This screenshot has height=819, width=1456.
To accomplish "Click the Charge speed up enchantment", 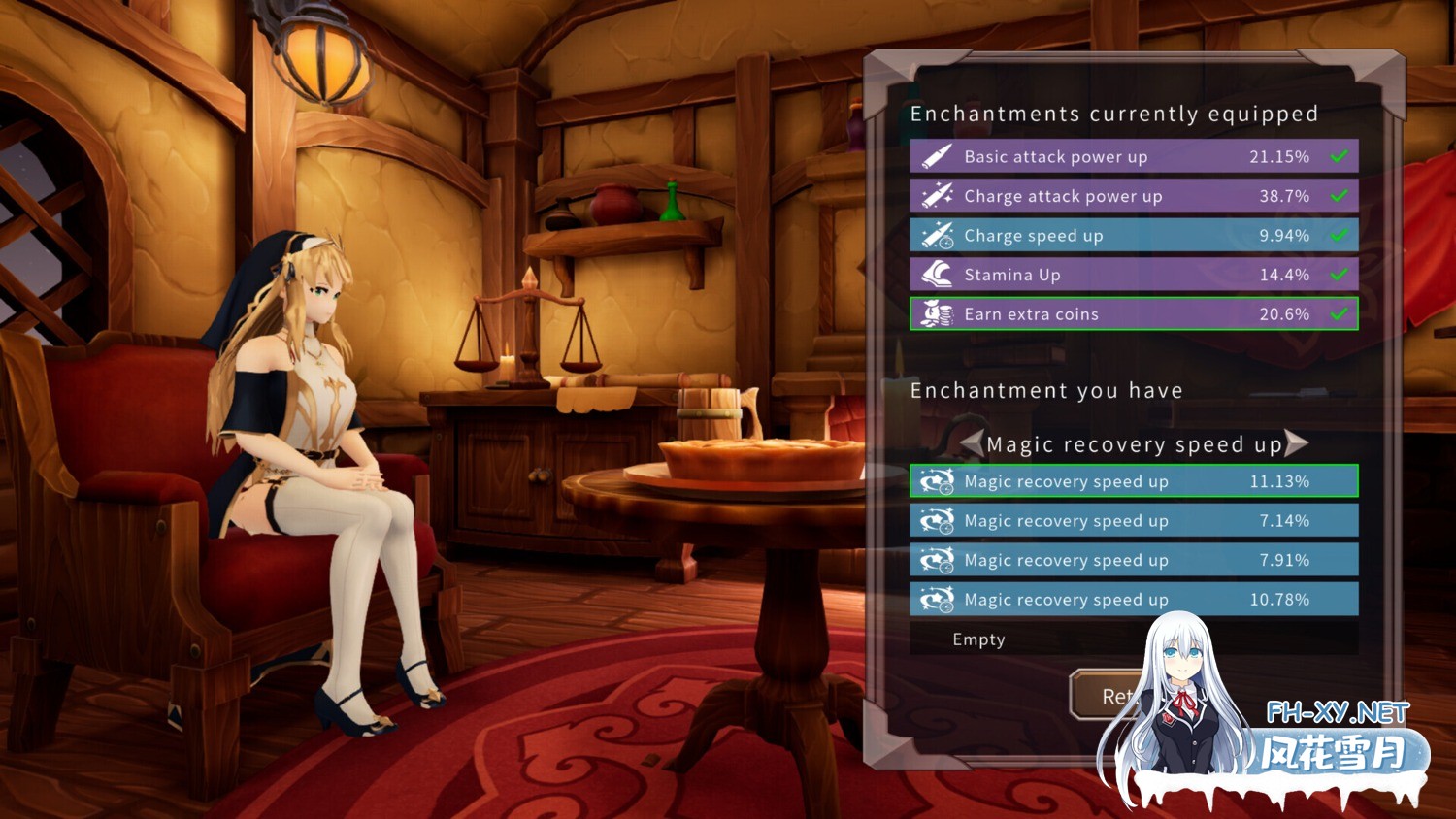I will (x=1133, y=236).
